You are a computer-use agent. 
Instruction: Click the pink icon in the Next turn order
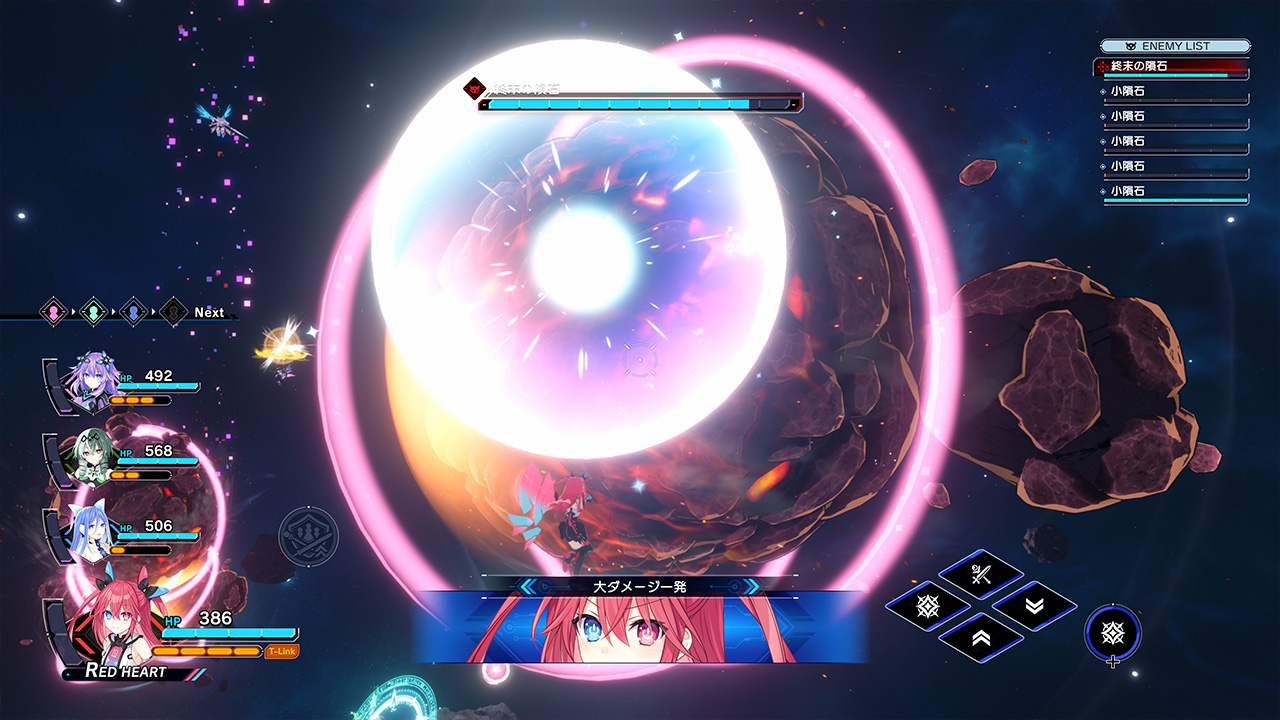53,312
